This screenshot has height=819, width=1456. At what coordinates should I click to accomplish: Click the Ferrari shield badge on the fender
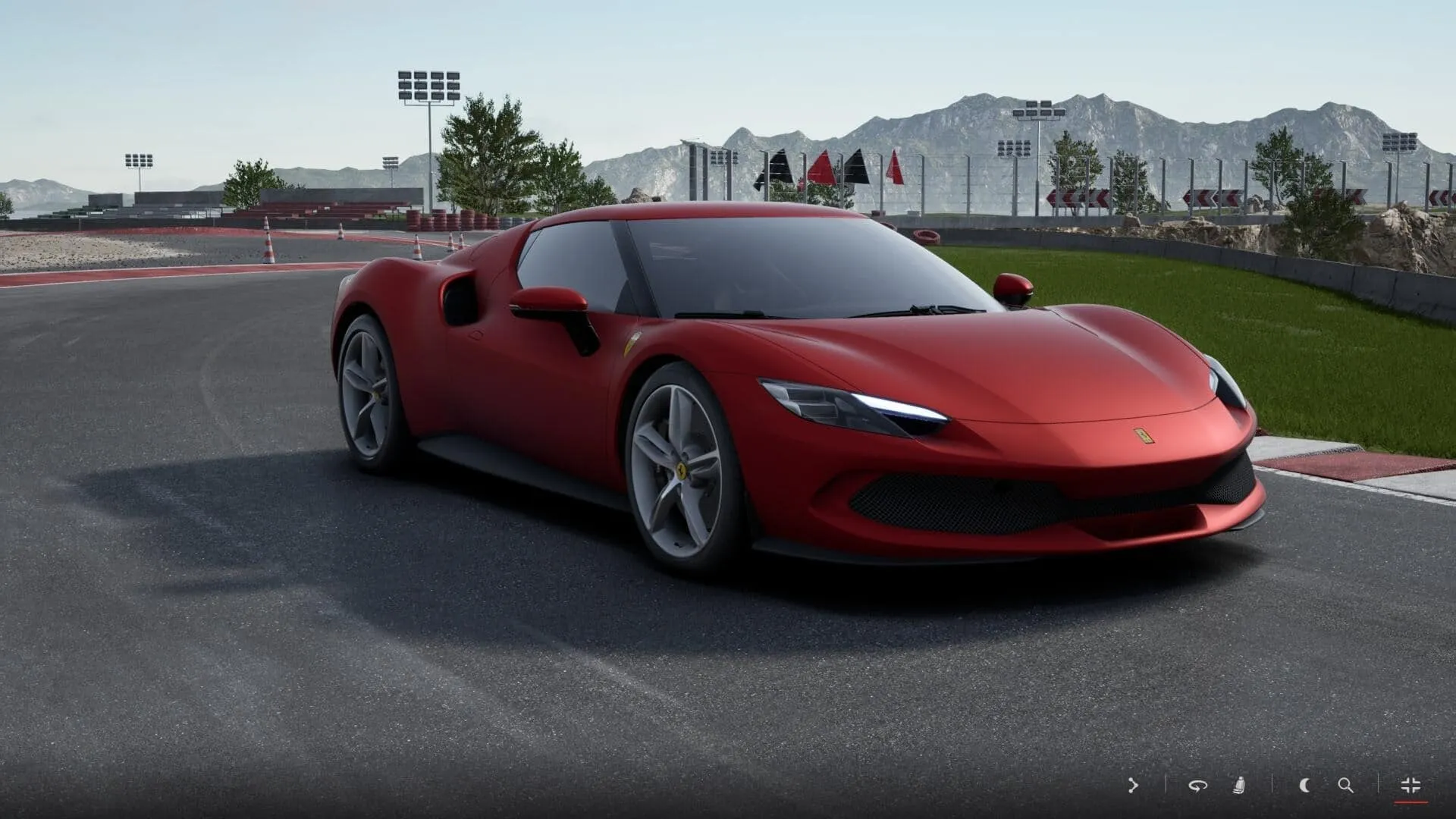(630, 344)
